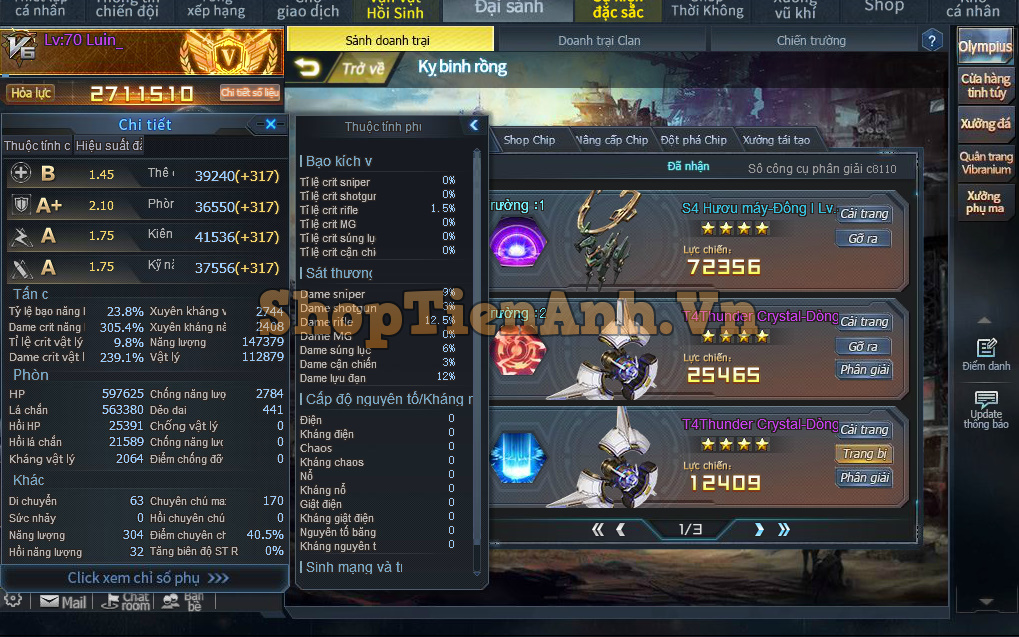The width and height of the screenshot is (1019, 637).
Task: Switch to the Doanh trại Clan tab
Action: pyautogui.click(x=599, y=41)
